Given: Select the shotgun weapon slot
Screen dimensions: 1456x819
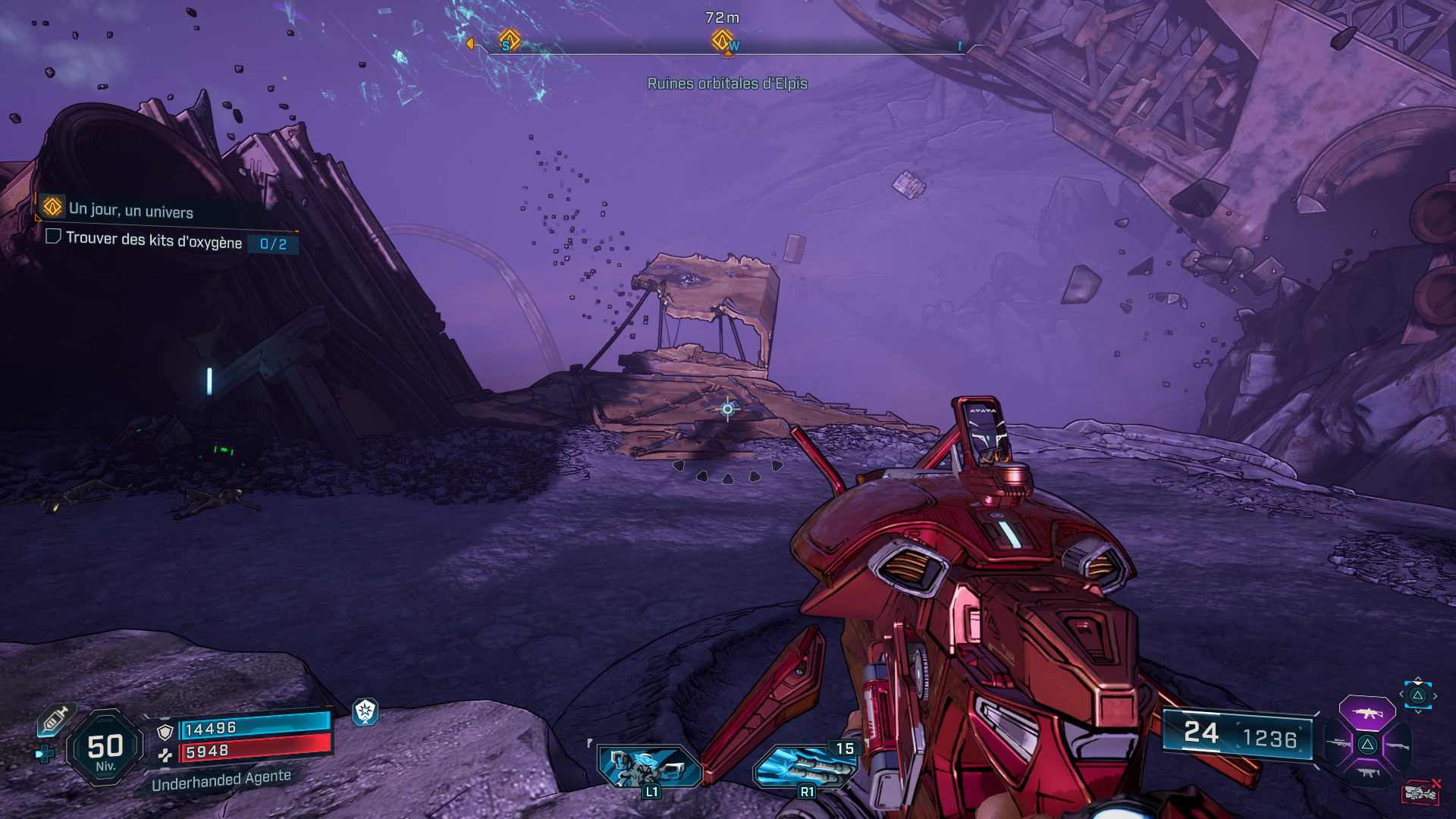Looking at the screenshot, I should [1398, 745].
